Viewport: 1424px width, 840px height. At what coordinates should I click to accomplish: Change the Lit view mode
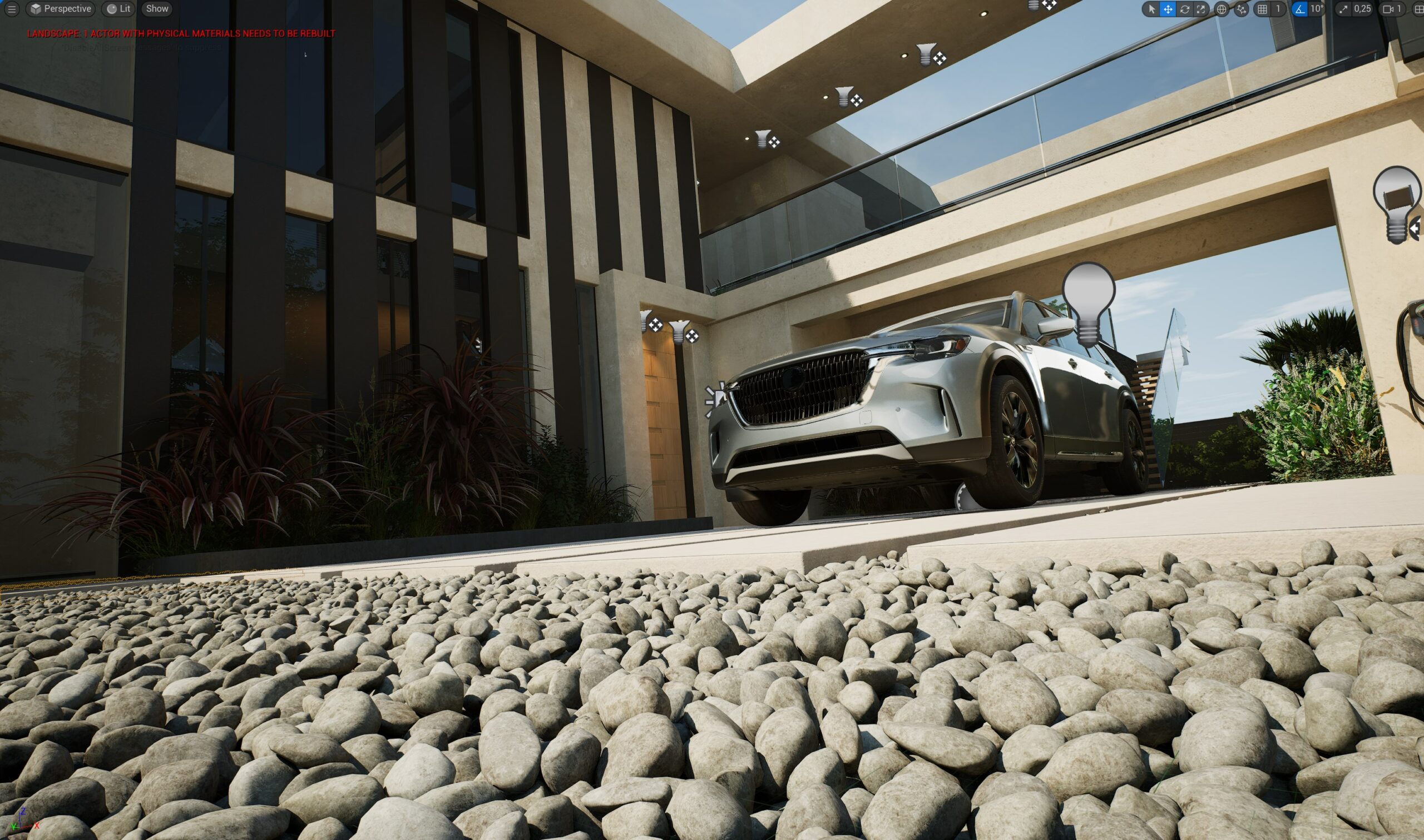pos(118,9)
